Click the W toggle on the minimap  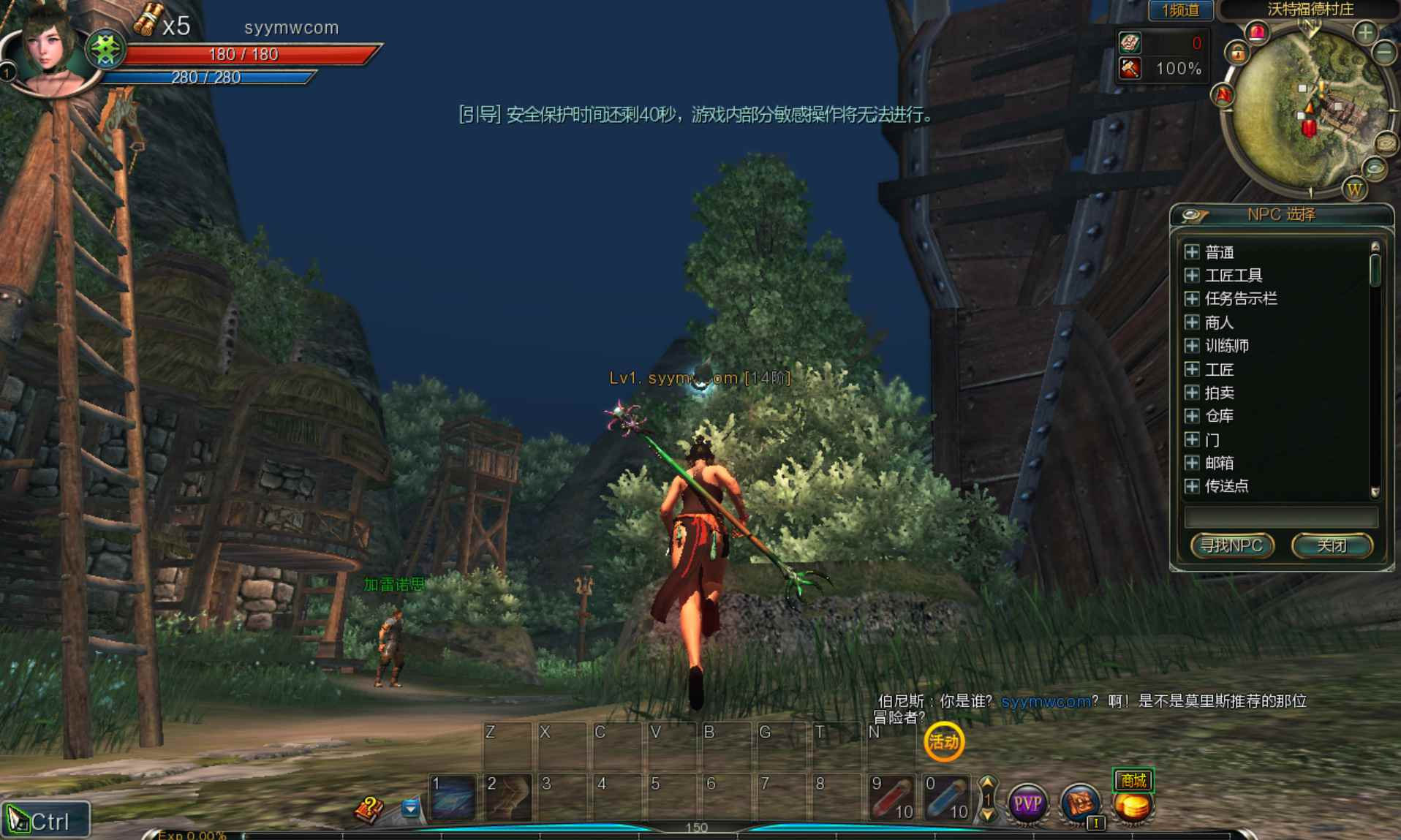[x=1353, y=189]
